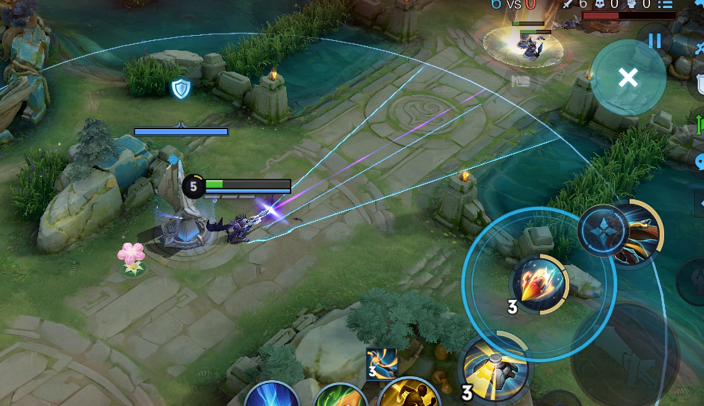The width and height of the screenshot is (704, 406).
Task: Select the small square item icon marked 3
Action: 381,363
